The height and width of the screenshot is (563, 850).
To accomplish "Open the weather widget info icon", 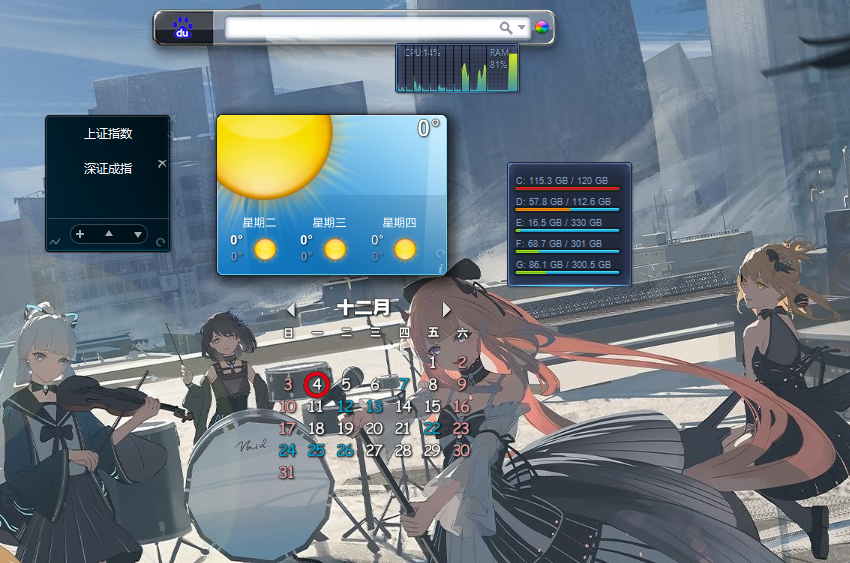I will point(440,267).
